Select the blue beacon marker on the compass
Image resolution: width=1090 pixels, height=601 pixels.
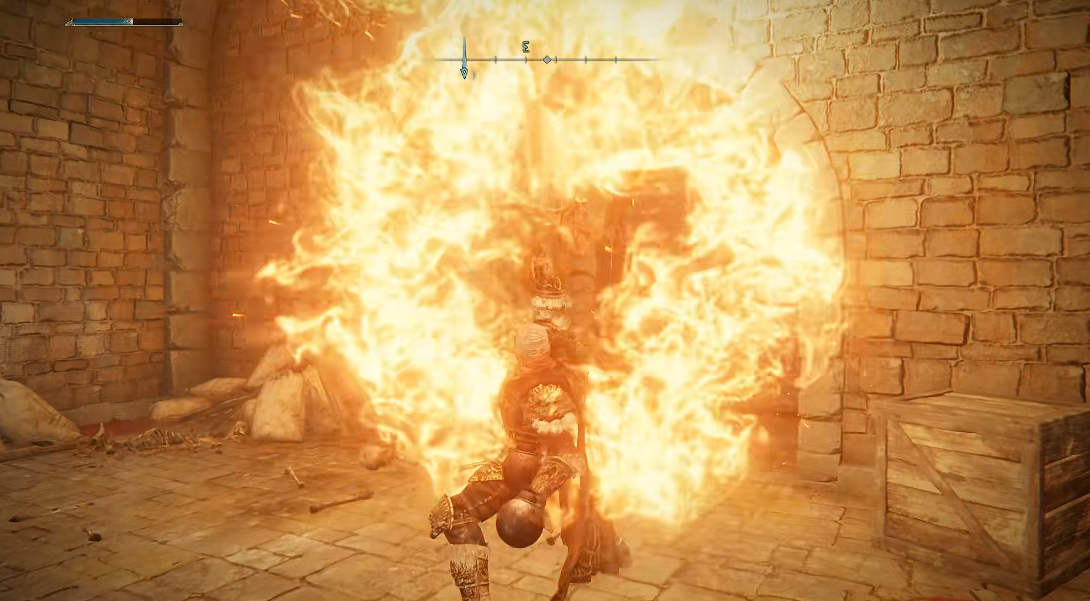464,71
